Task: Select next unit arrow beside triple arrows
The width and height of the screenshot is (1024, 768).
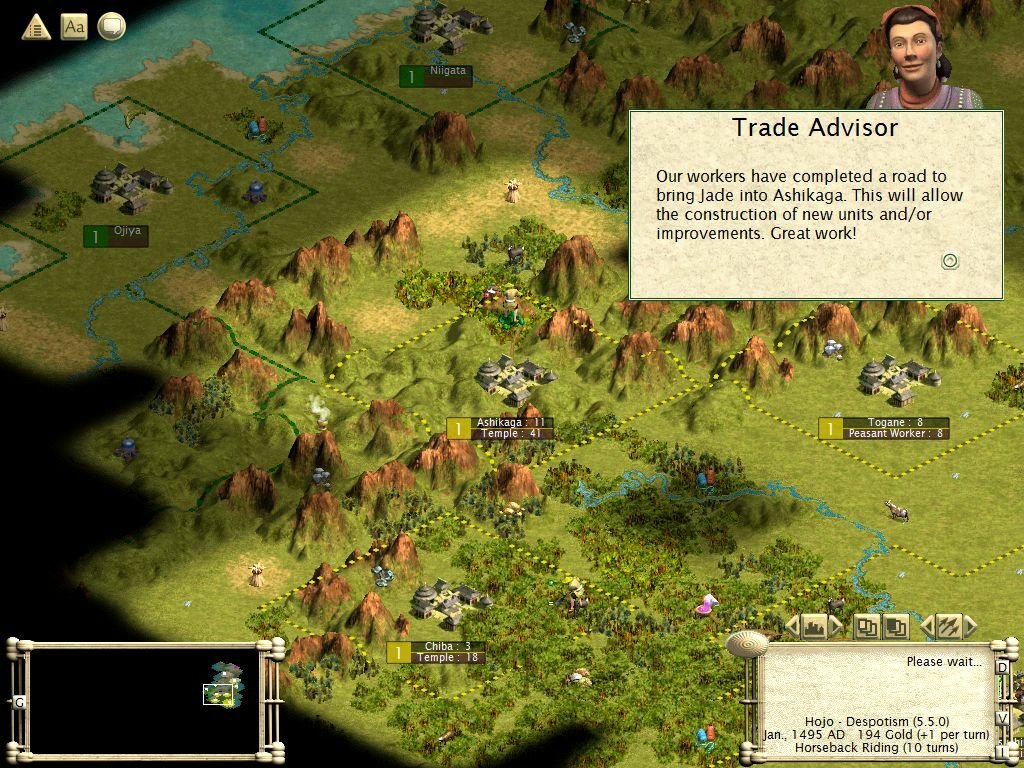Action: click(x=970, y=627)
